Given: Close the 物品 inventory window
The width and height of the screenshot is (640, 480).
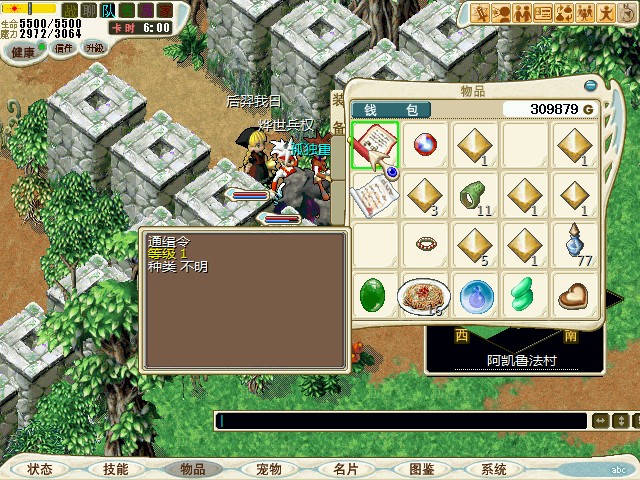Looking at the screenshot, I should click(591, 85).
